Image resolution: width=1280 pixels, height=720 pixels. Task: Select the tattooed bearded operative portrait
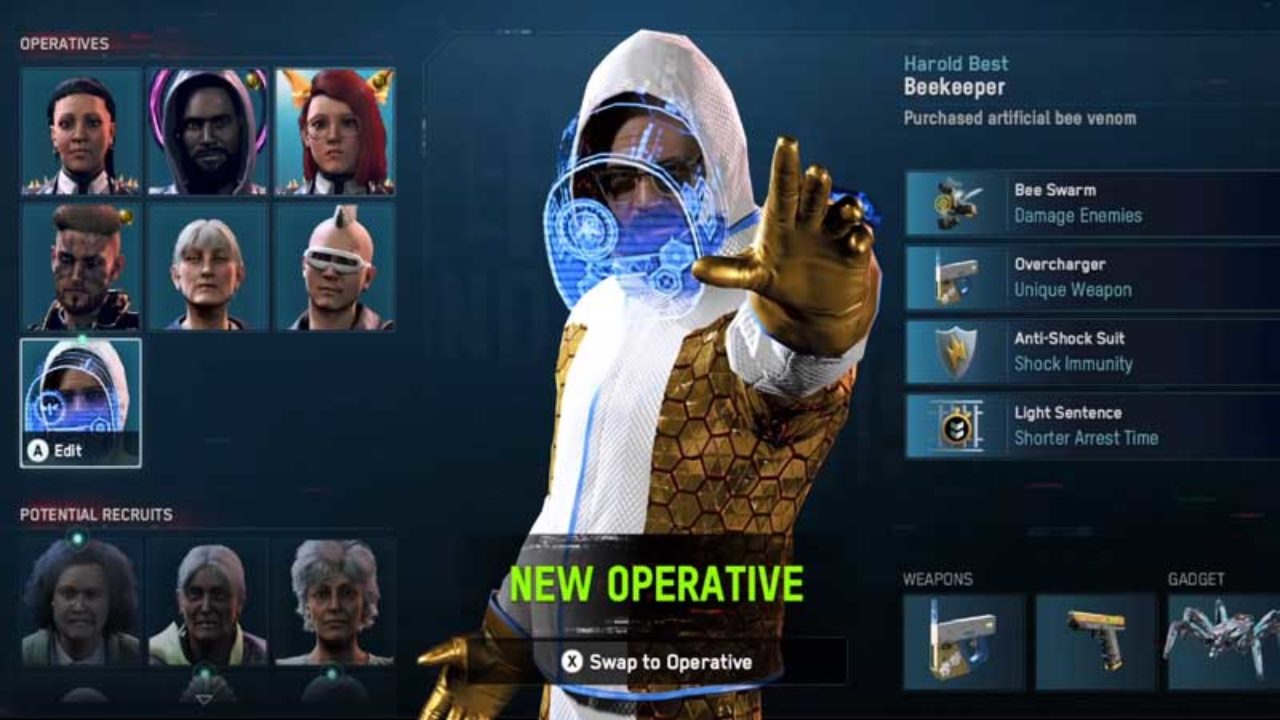(x=80, y=266)
